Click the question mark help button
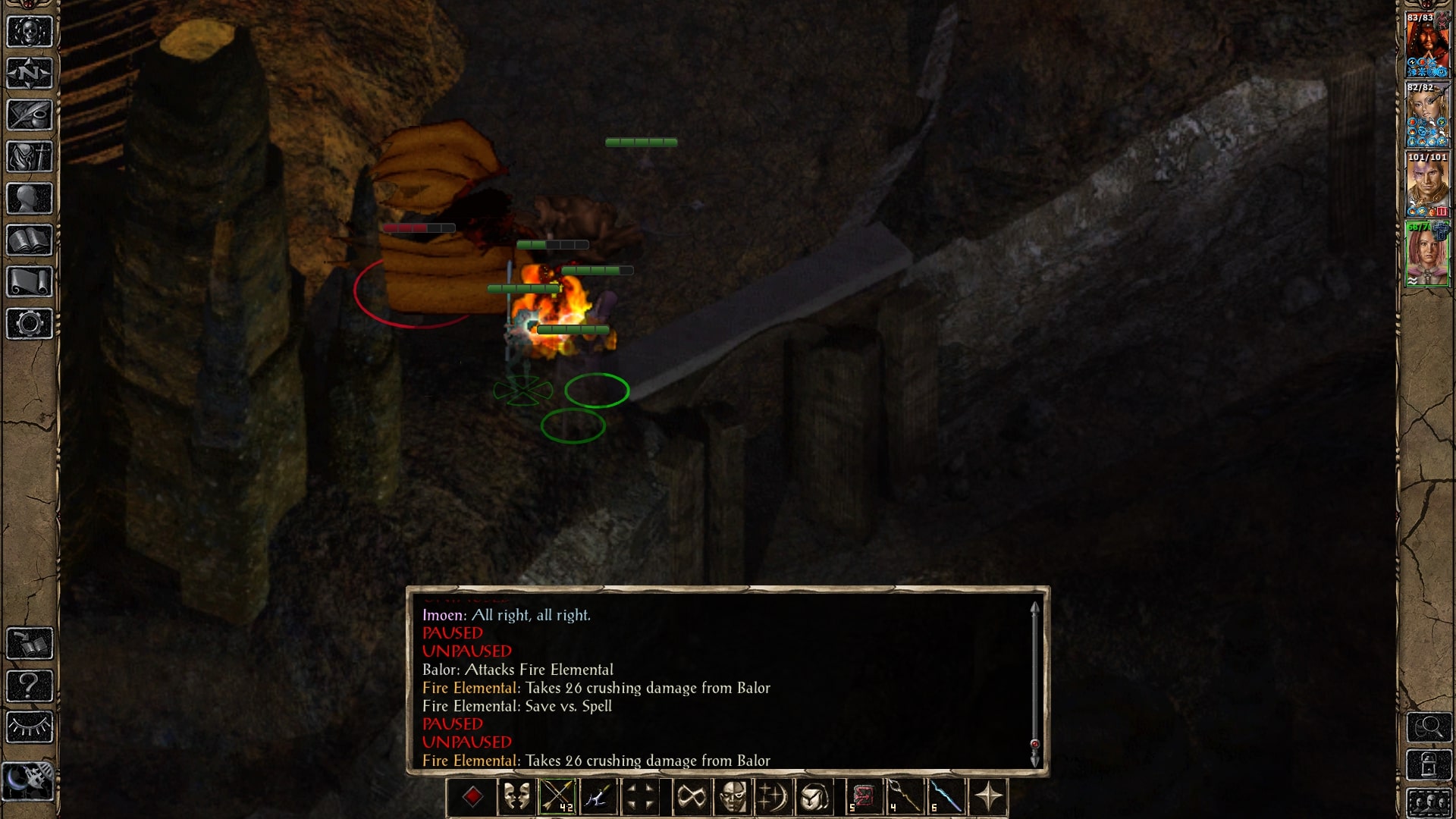The height and width of the screenshot is (819, 1456). (30, 686)
